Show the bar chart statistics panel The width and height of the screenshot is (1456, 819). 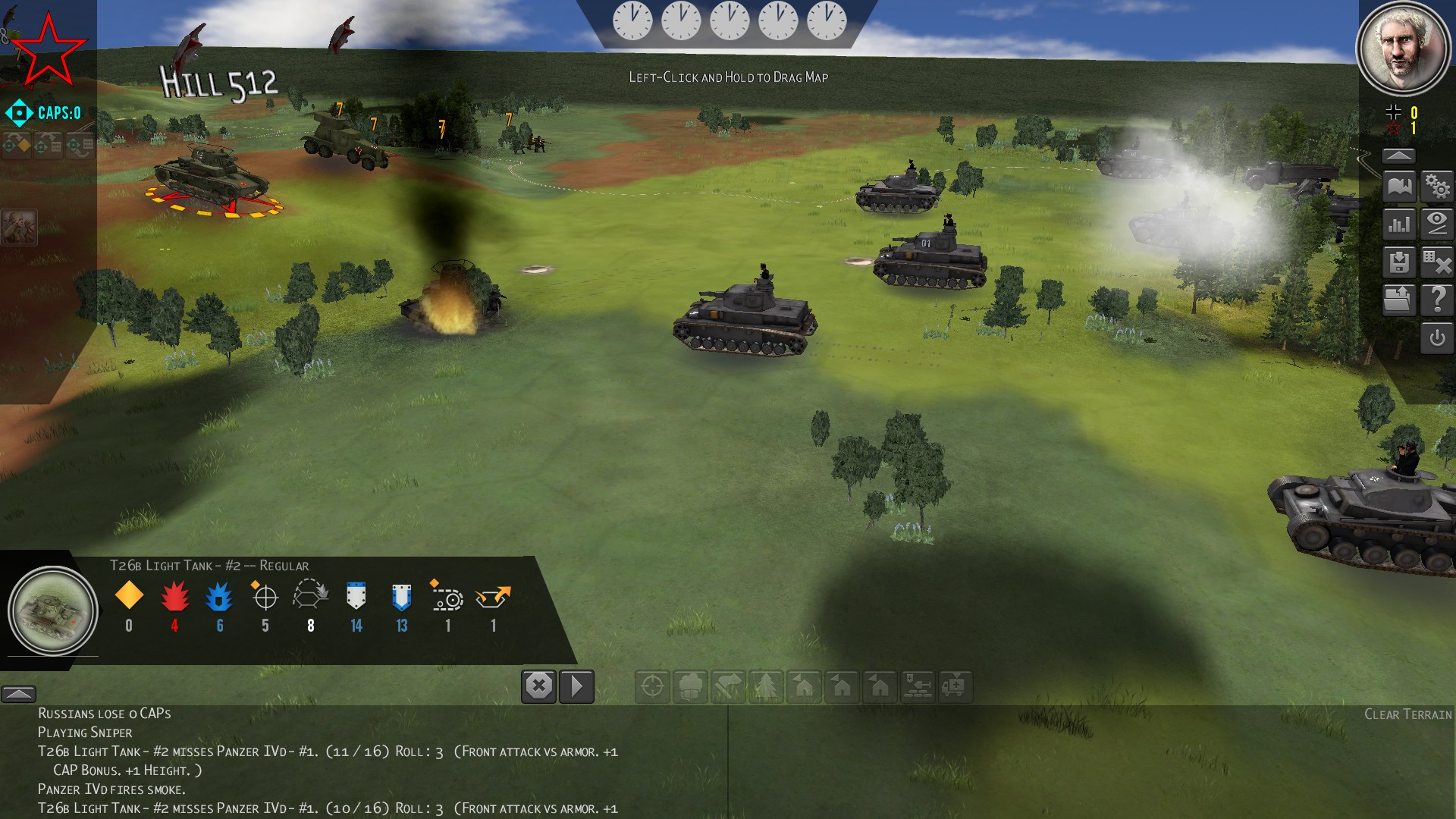coord(1399,224)
